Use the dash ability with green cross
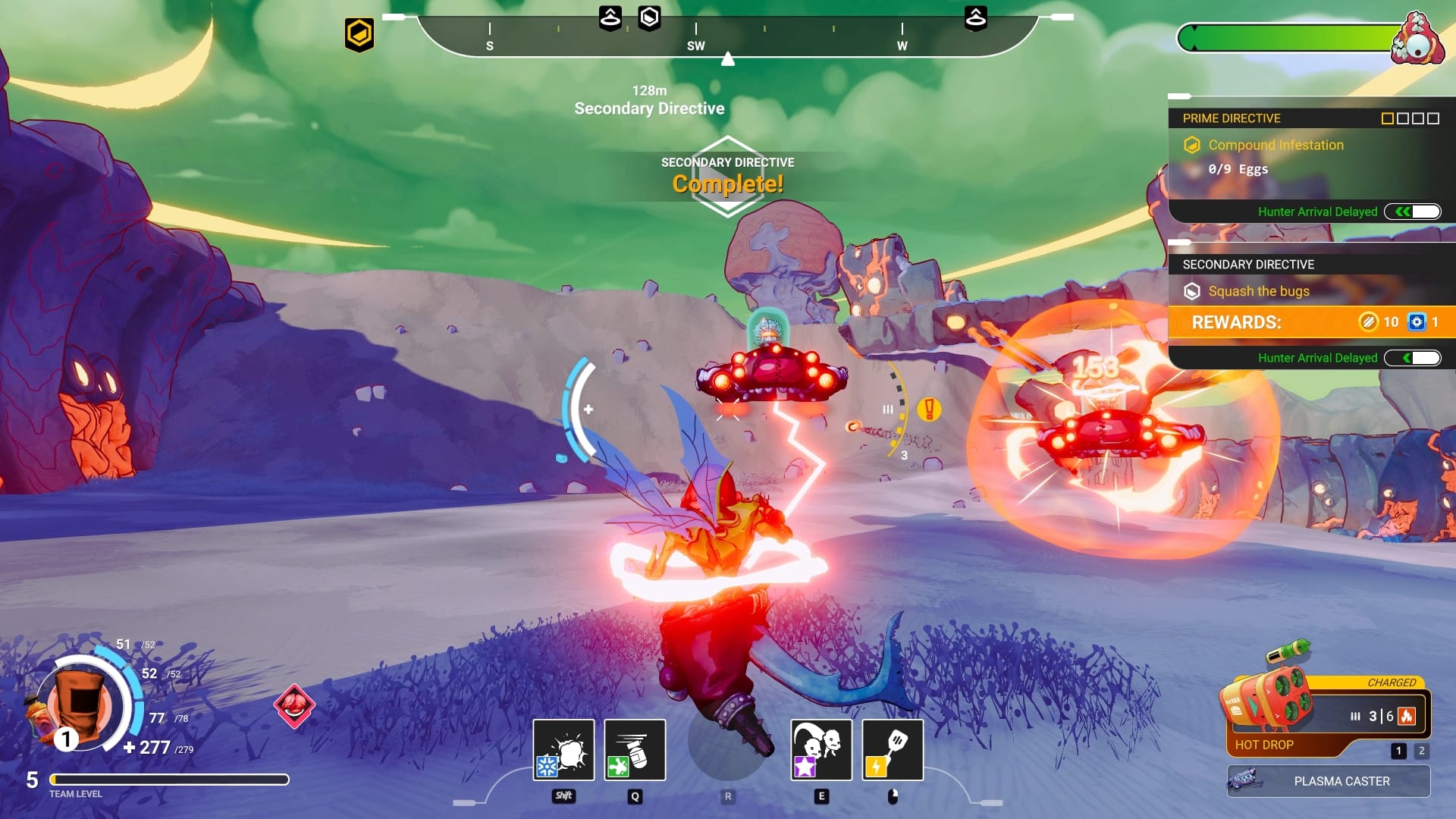Viewport: 1456px width, 819px height. (x=635, y=750)
